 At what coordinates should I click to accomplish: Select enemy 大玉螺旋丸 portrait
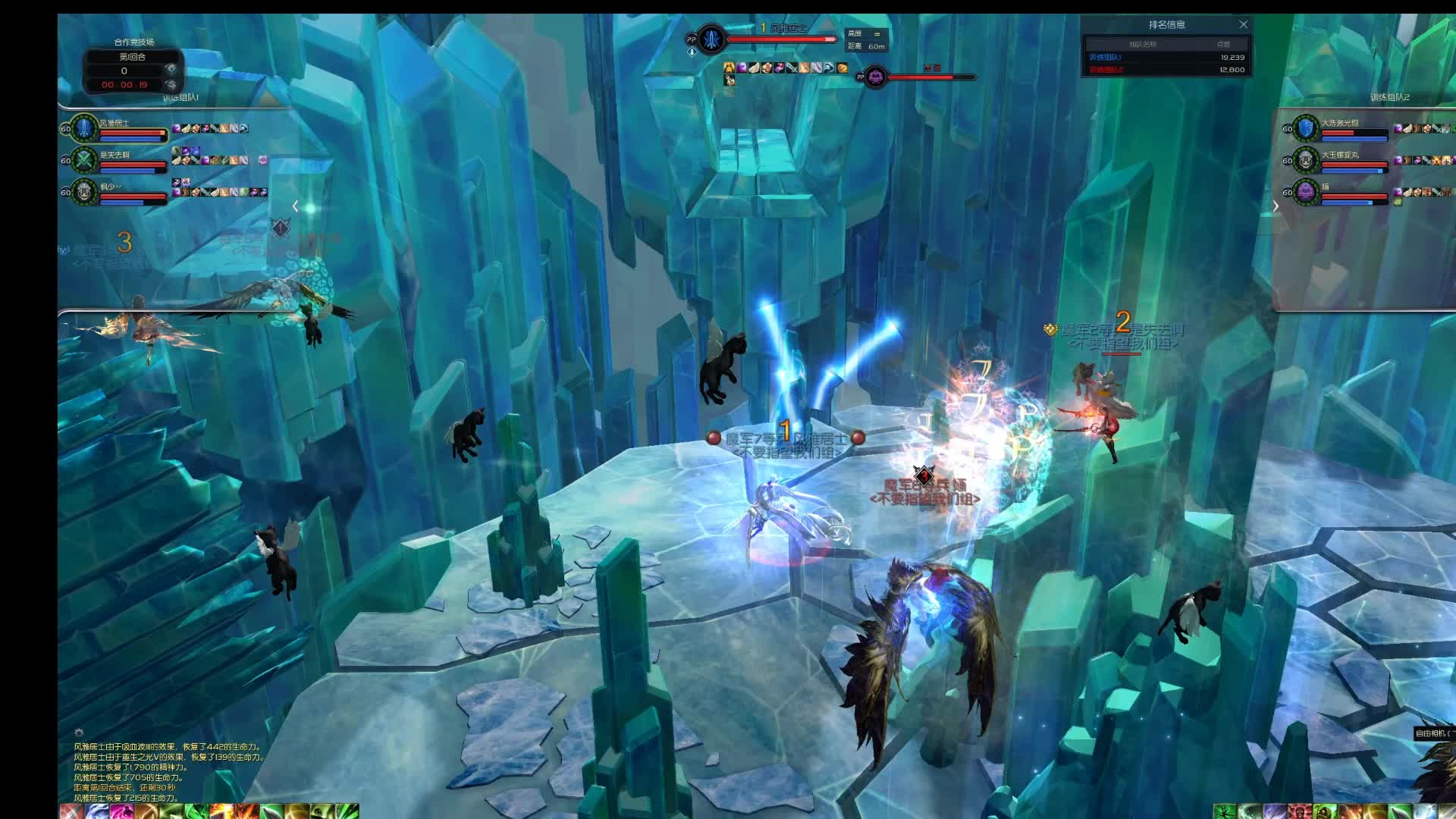1306,160
